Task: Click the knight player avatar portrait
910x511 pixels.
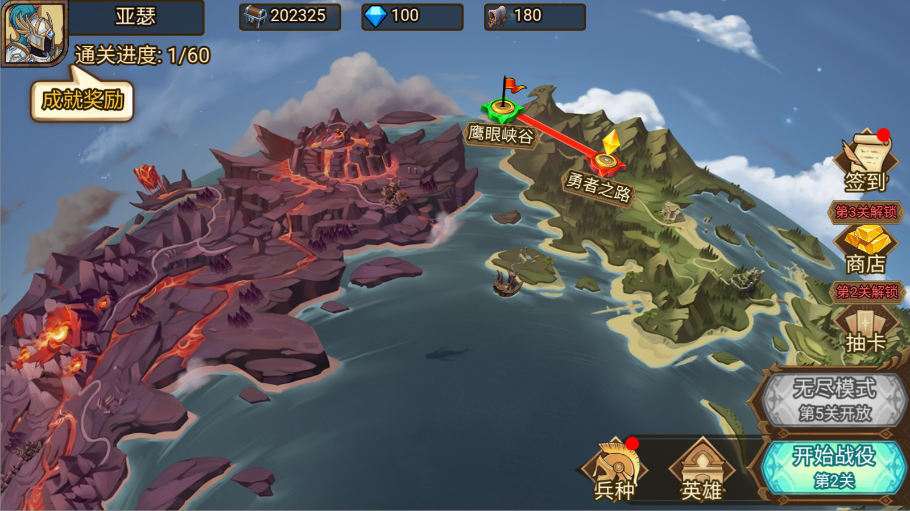Action: click(x=33, y=33)
